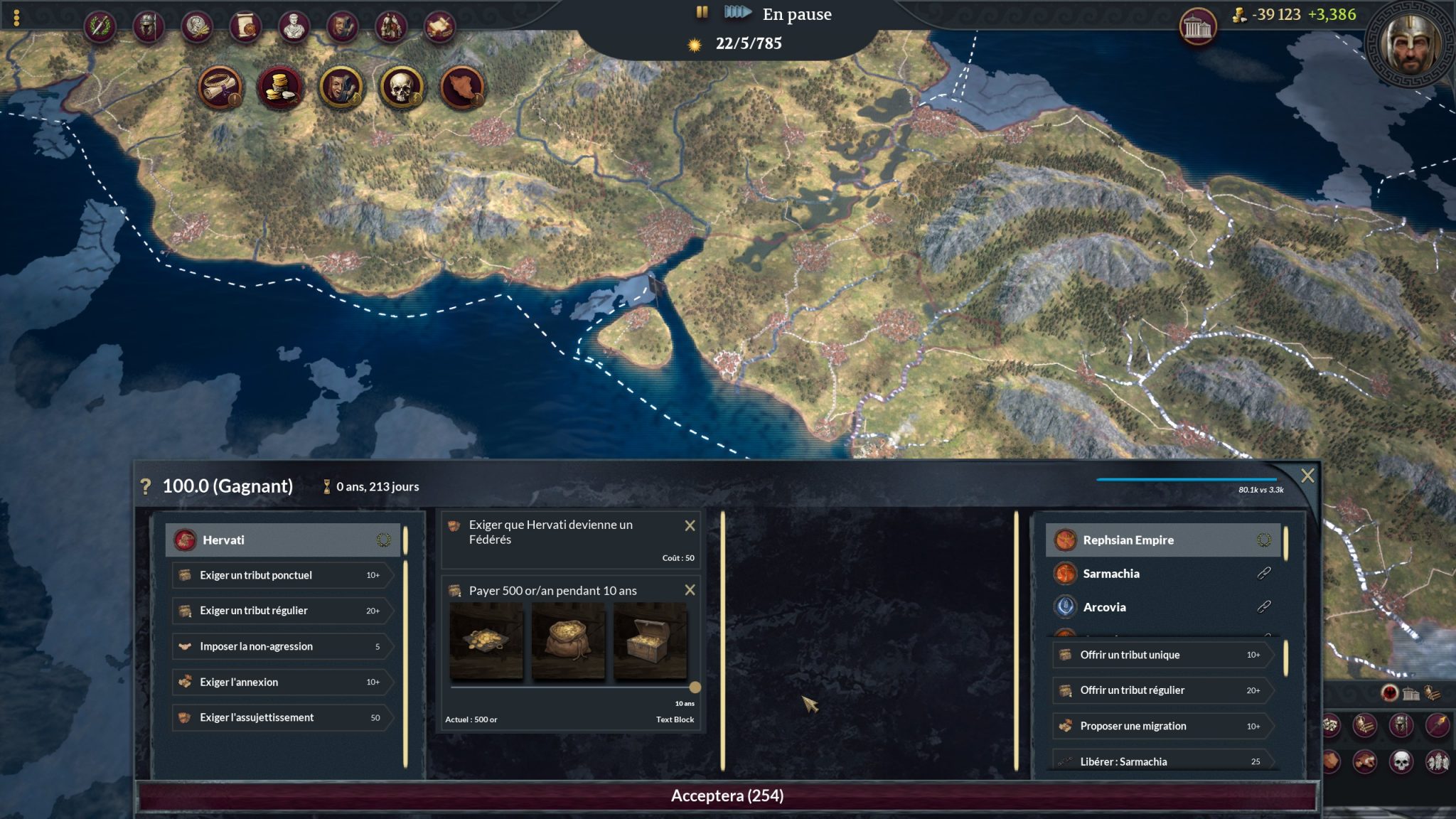Screen dimensions: 1456x819
Task: Open the skull icon in the top row
Action: pyautogui.click(x=402, y=88)
